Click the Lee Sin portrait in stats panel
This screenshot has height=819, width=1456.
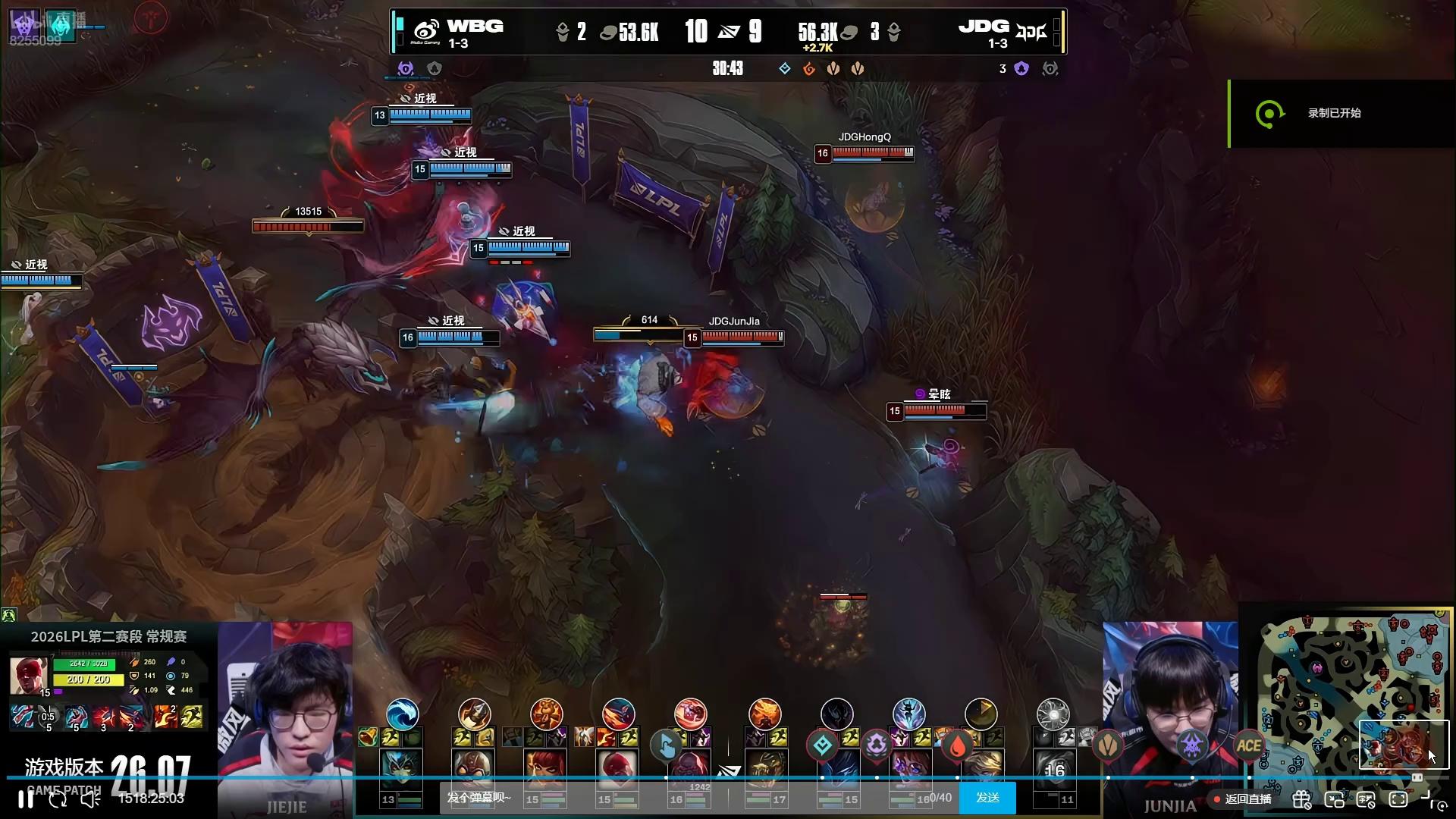(29, 674)
